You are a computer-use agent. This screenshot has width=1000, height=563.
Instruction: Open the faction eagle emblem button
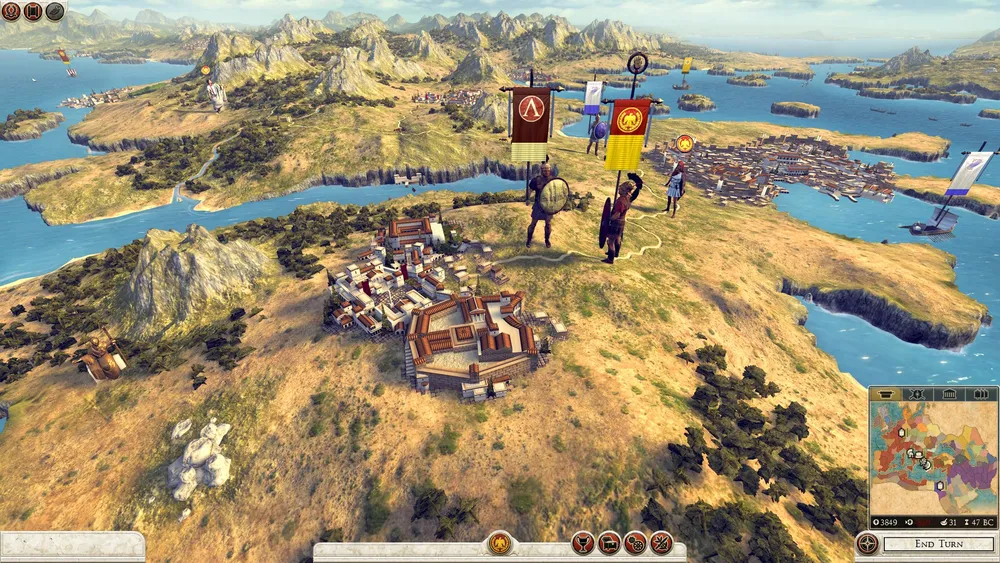pos(499,543)
